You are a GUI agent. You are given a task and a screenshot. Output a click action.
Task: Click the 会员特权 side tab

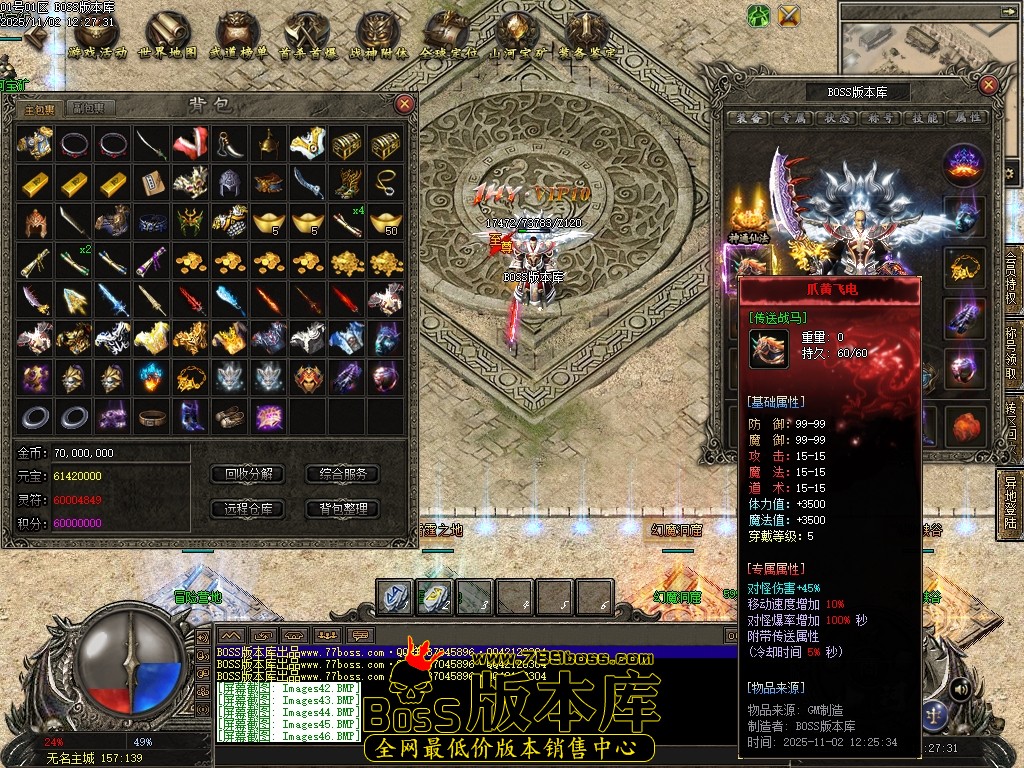pos(1012,283)
